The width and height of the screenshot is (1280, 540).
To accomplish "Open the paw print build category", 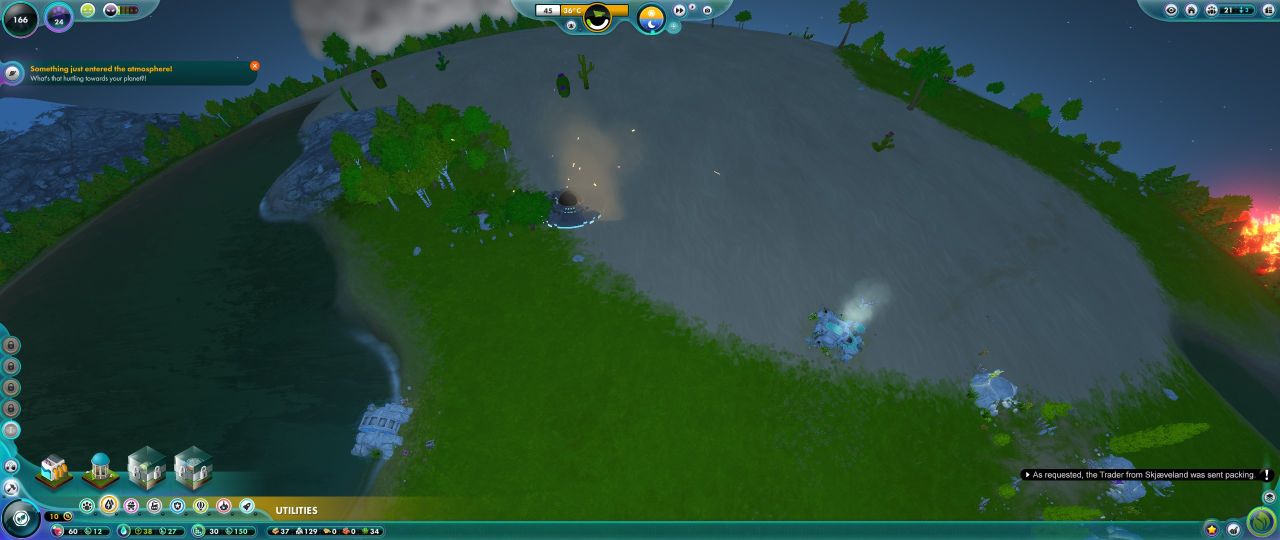I will click(x=87, y=506).
